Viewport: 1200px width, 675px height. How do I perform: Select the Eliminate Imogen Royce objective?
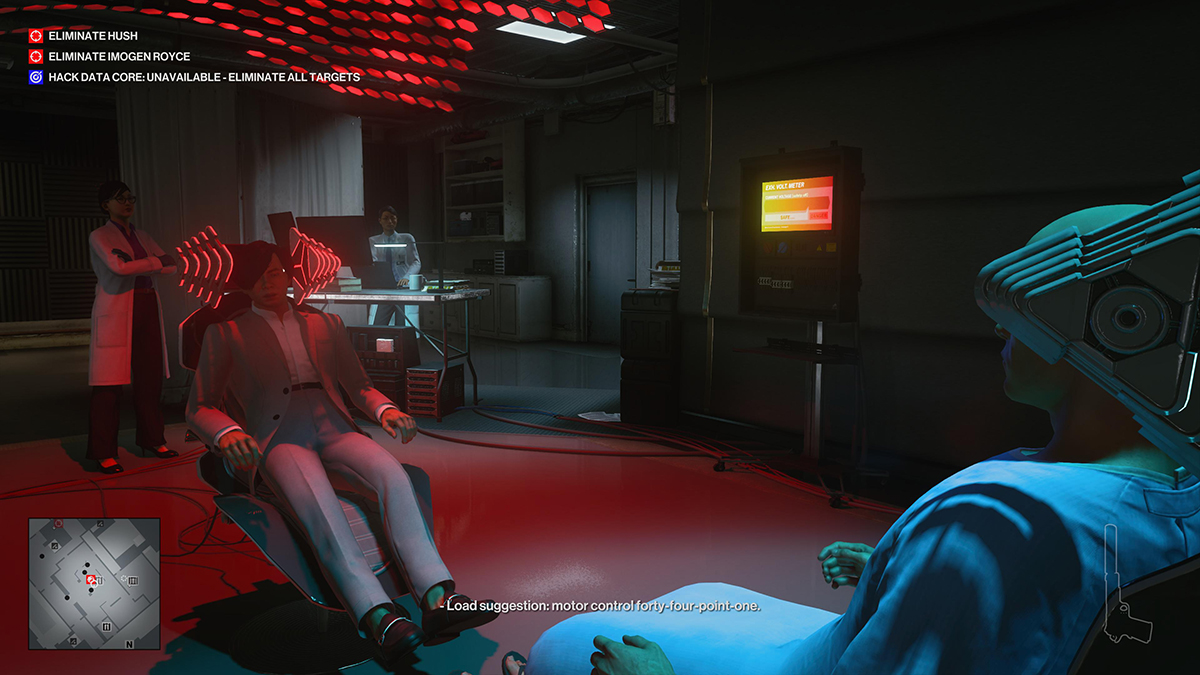coord(119,56)
